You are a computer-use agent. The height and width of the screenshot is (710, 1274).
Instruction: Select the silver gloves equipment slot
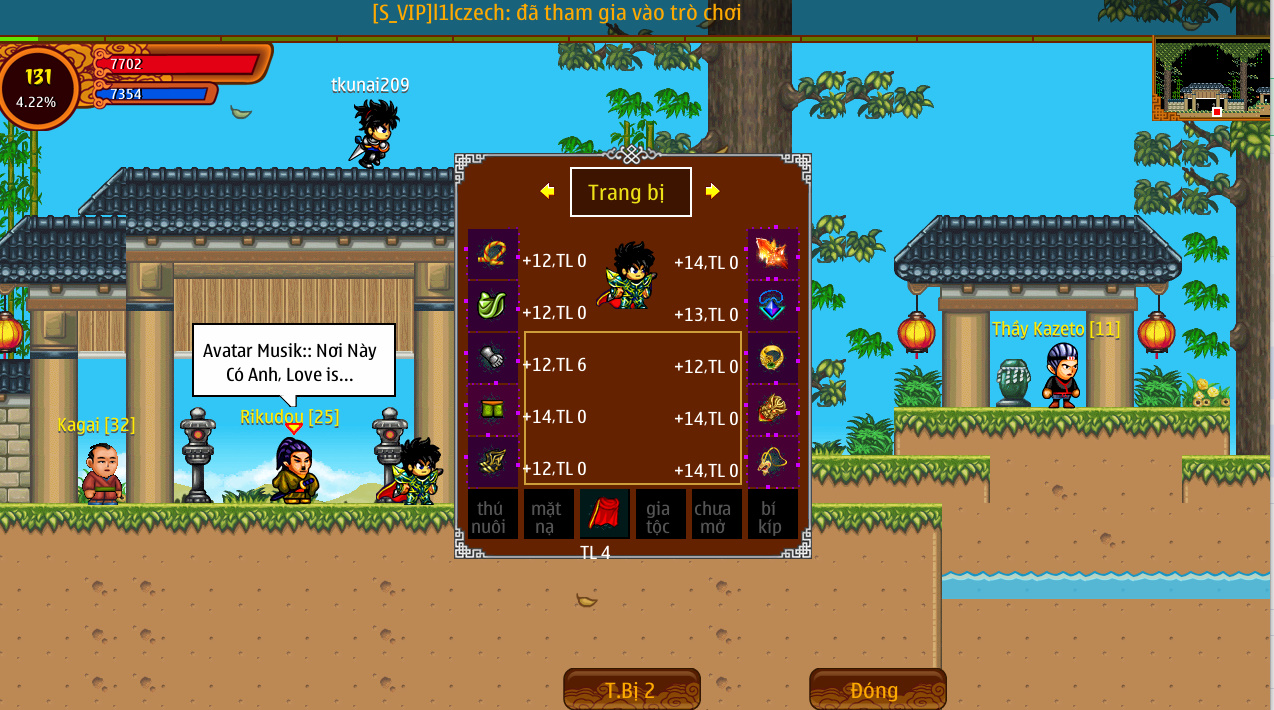[493, 358]
